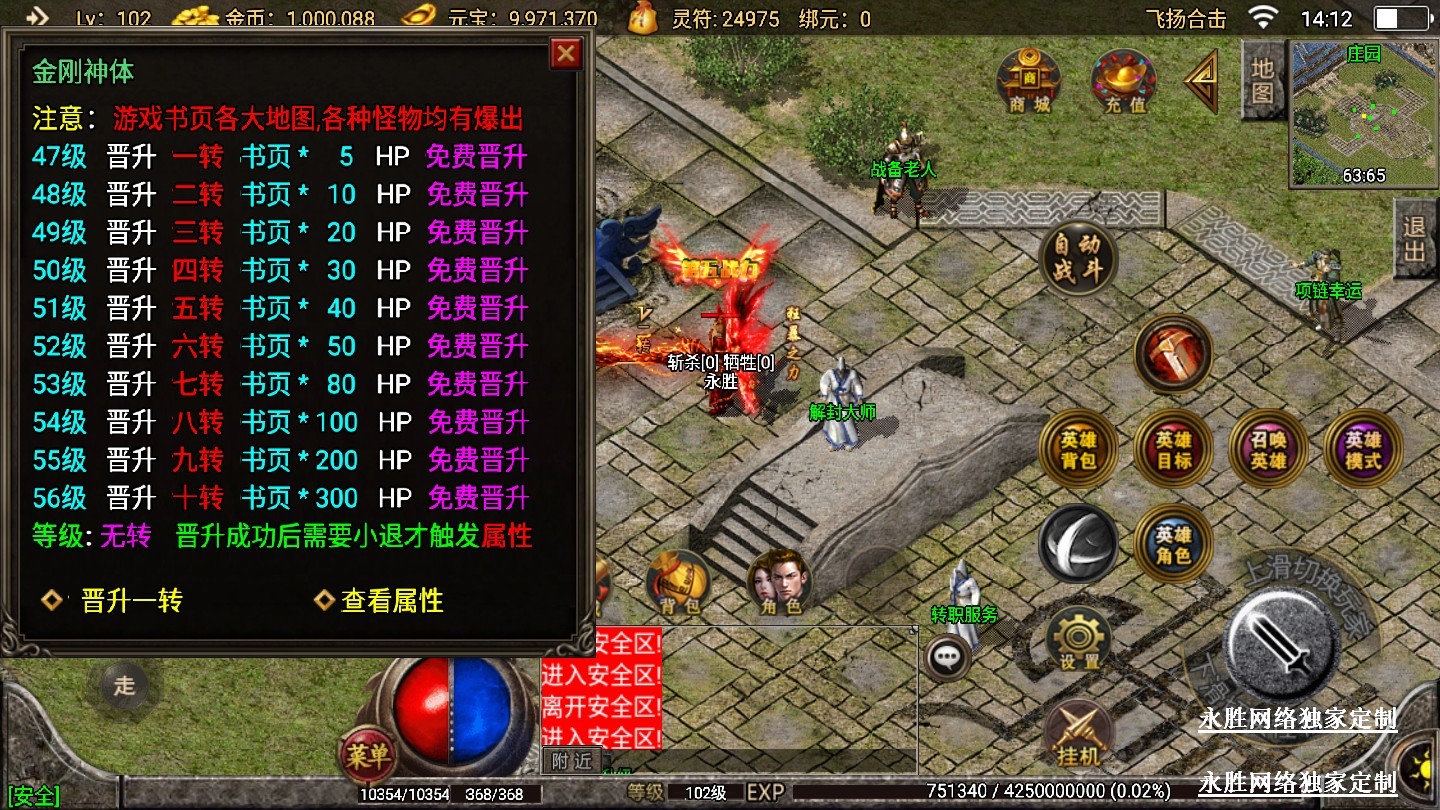Tap the 退出 exit button
Screen dimensions: 1440x810
(1415, 239)
